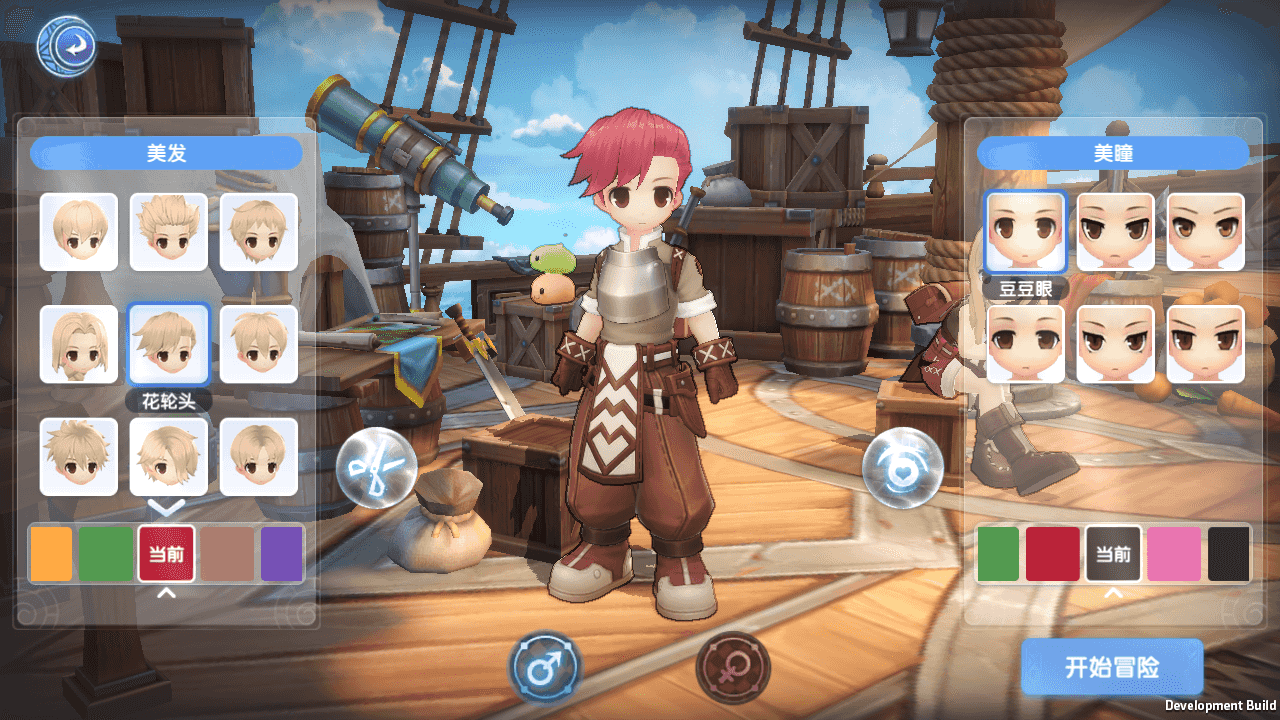
Task: Toggle the eye style panel bubble
Action: click(x=903, y=468)
